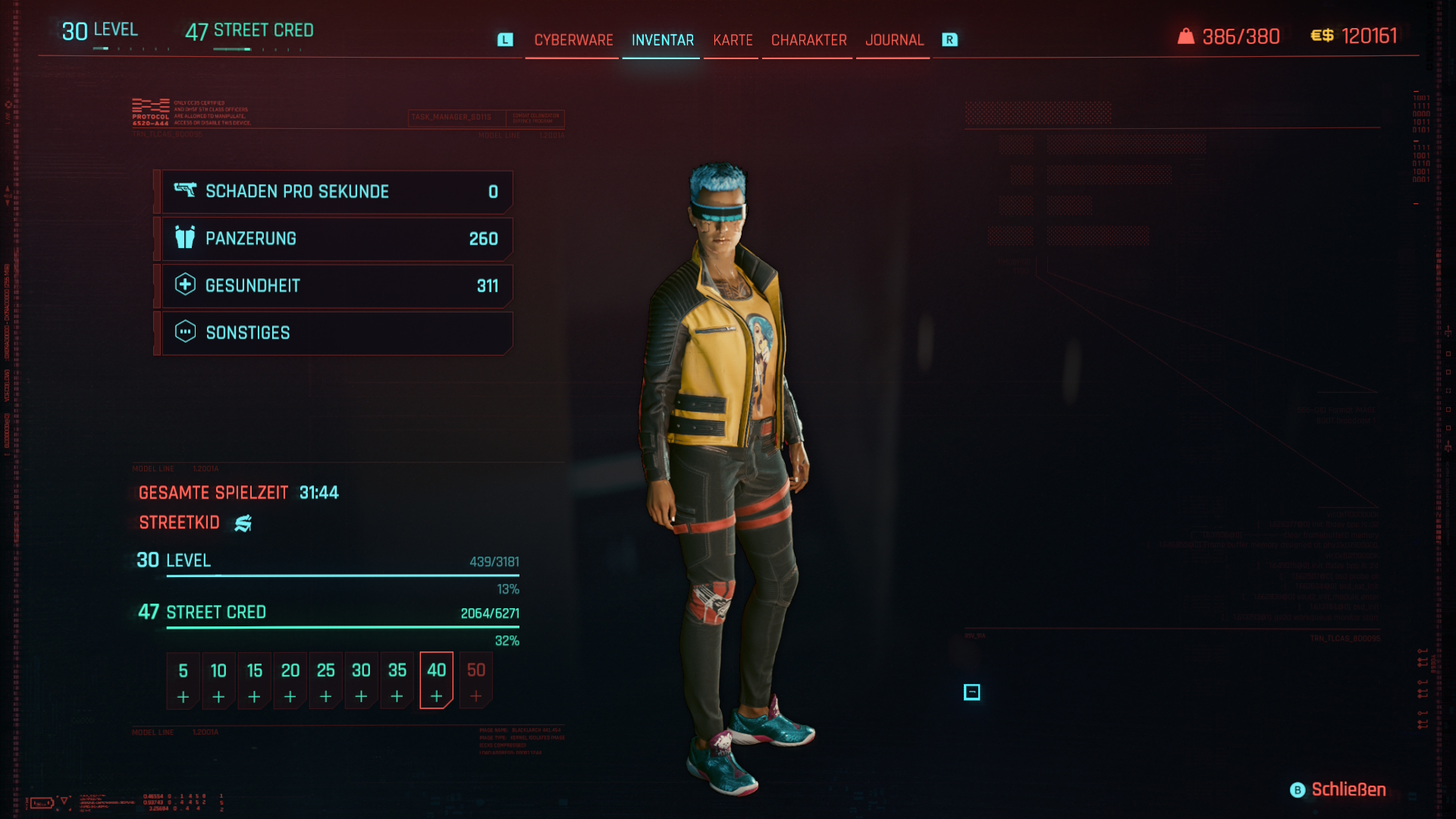View the Street Cred 20 reward tile
This screenshot has width=1456, height=819.
[x=290, y=680]
